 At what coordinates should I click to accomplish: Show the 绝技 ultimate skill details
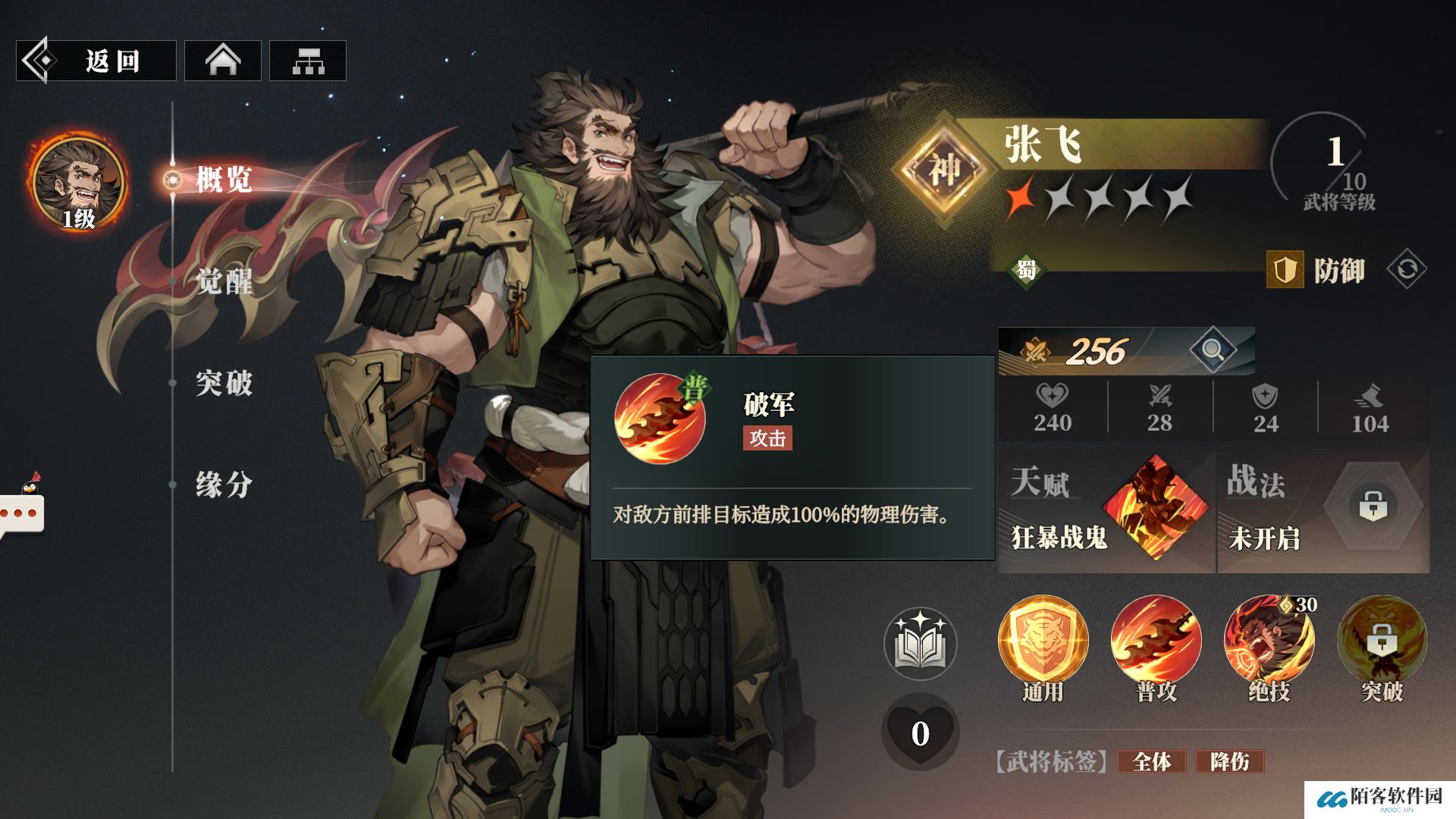tap(1269, 642)
